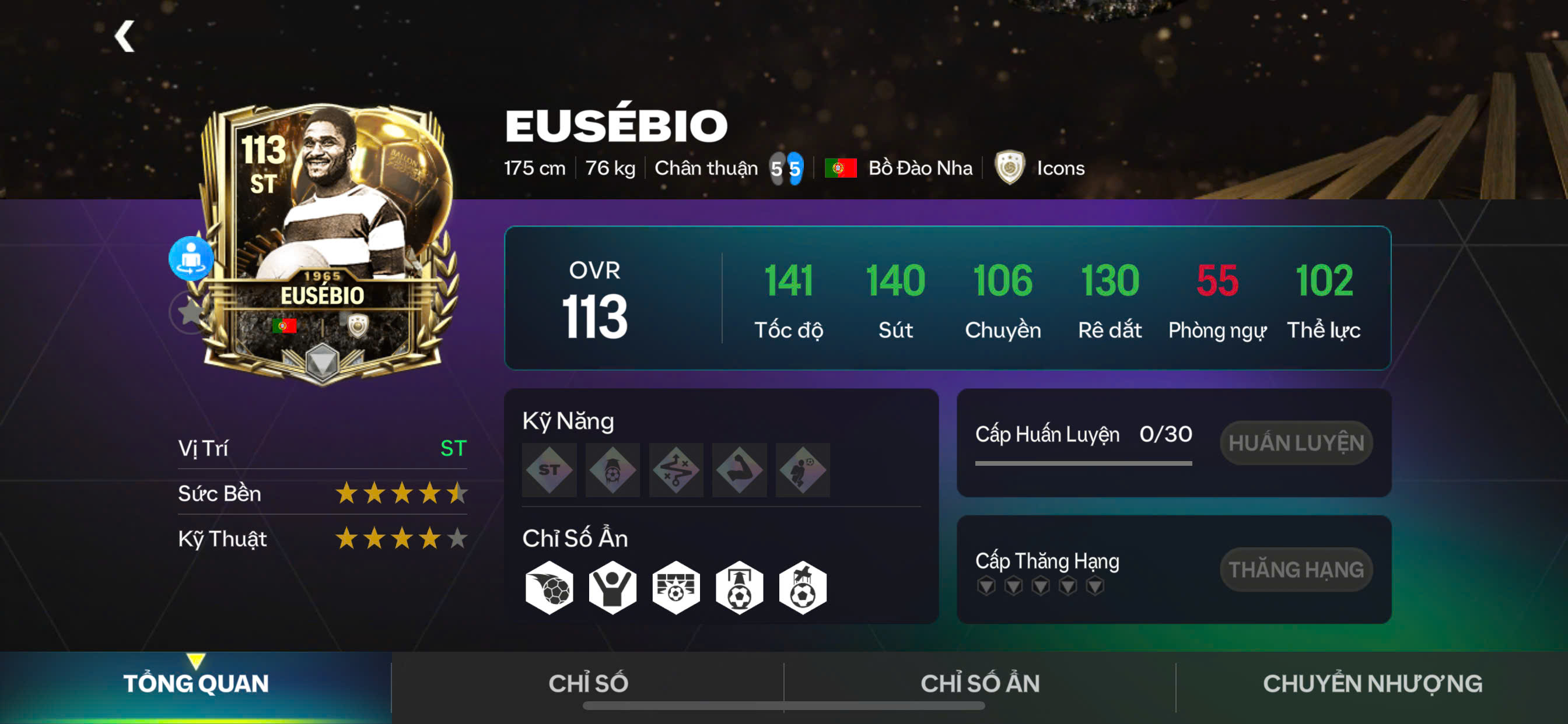Select the flexed arm skill icon
Viewport: 1568px width, 724px height.
tap(740, 470)
